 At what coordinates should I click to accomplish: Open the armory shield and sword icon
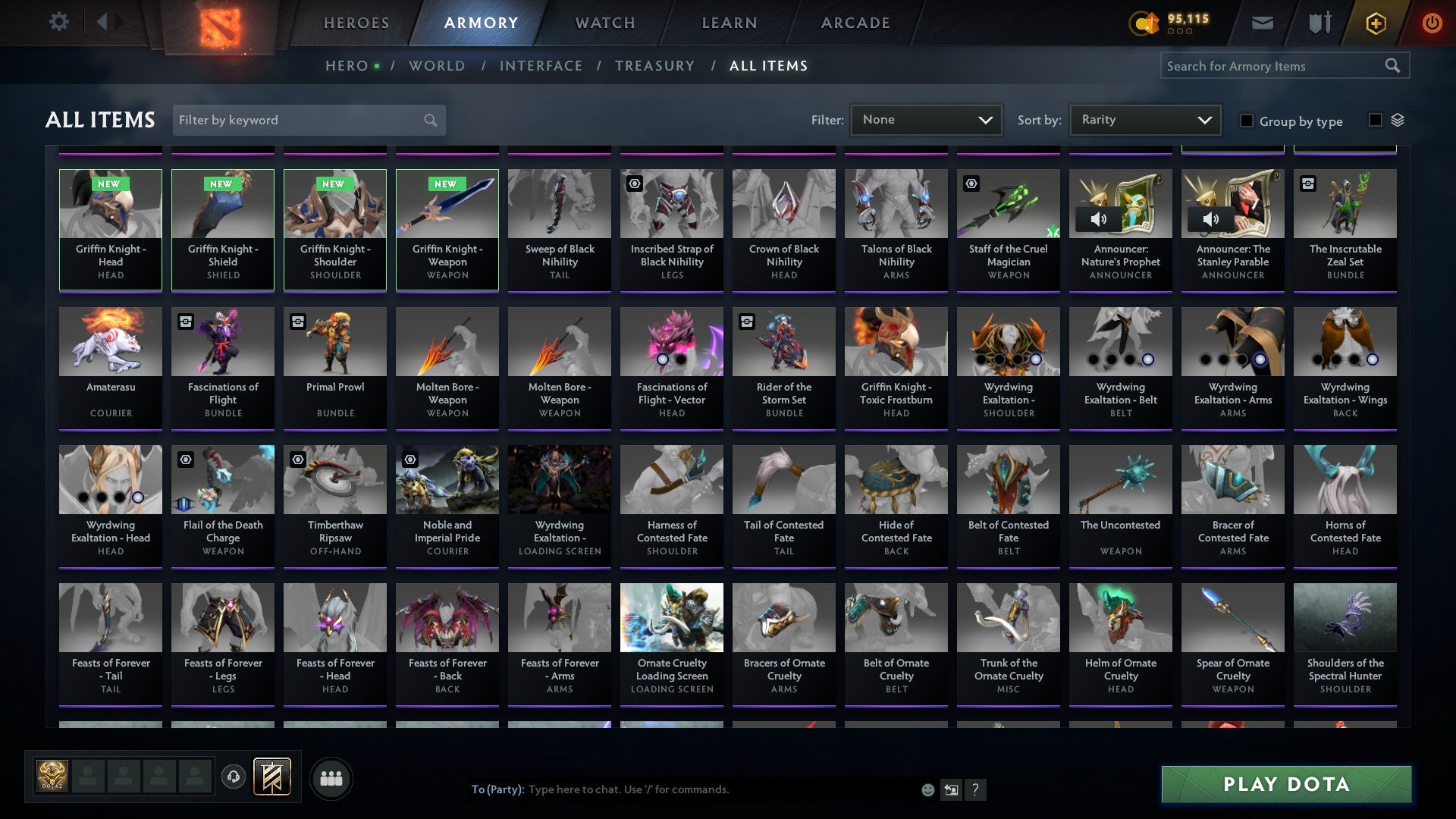click(x=1319, y=22)
